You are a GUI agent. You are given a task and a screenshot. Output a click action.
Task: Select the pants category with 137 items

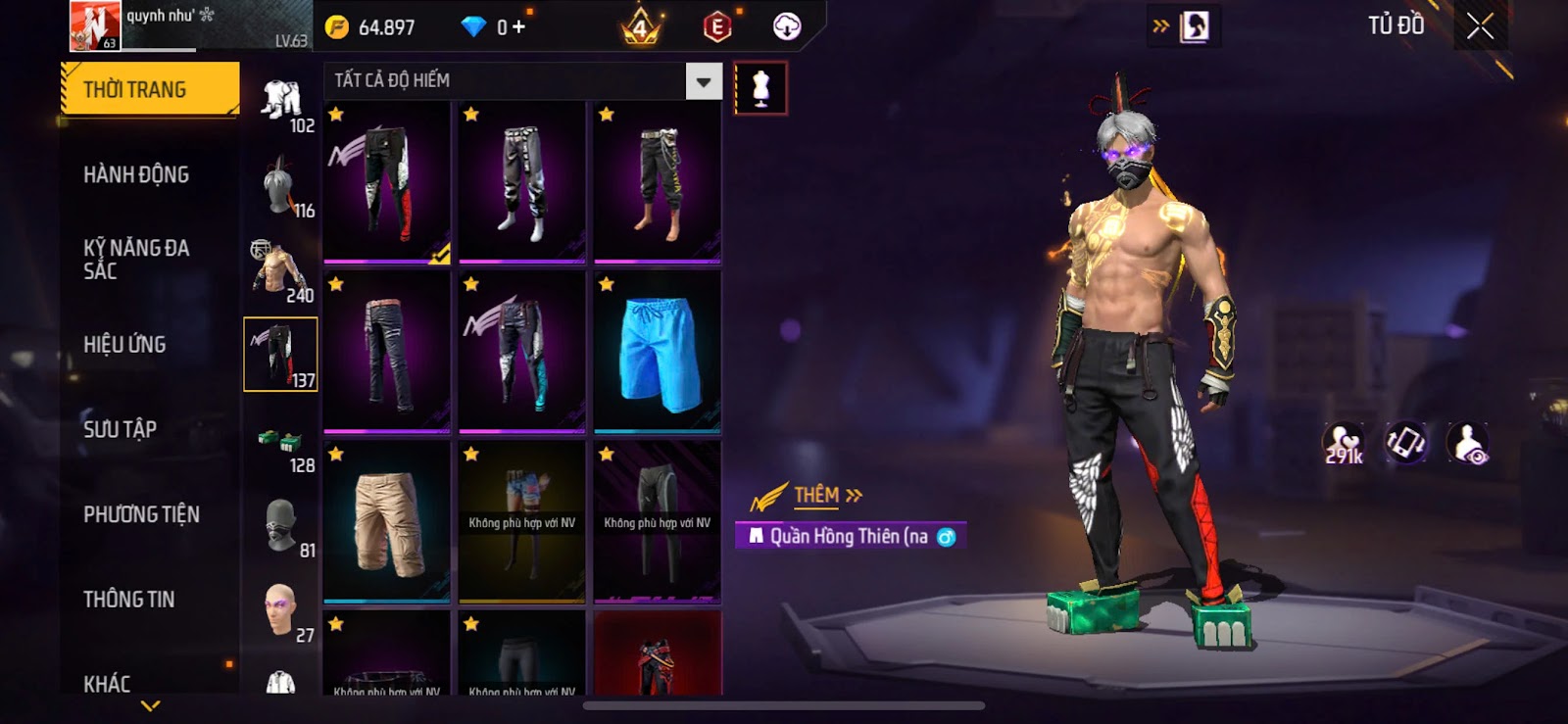[280, 354]
